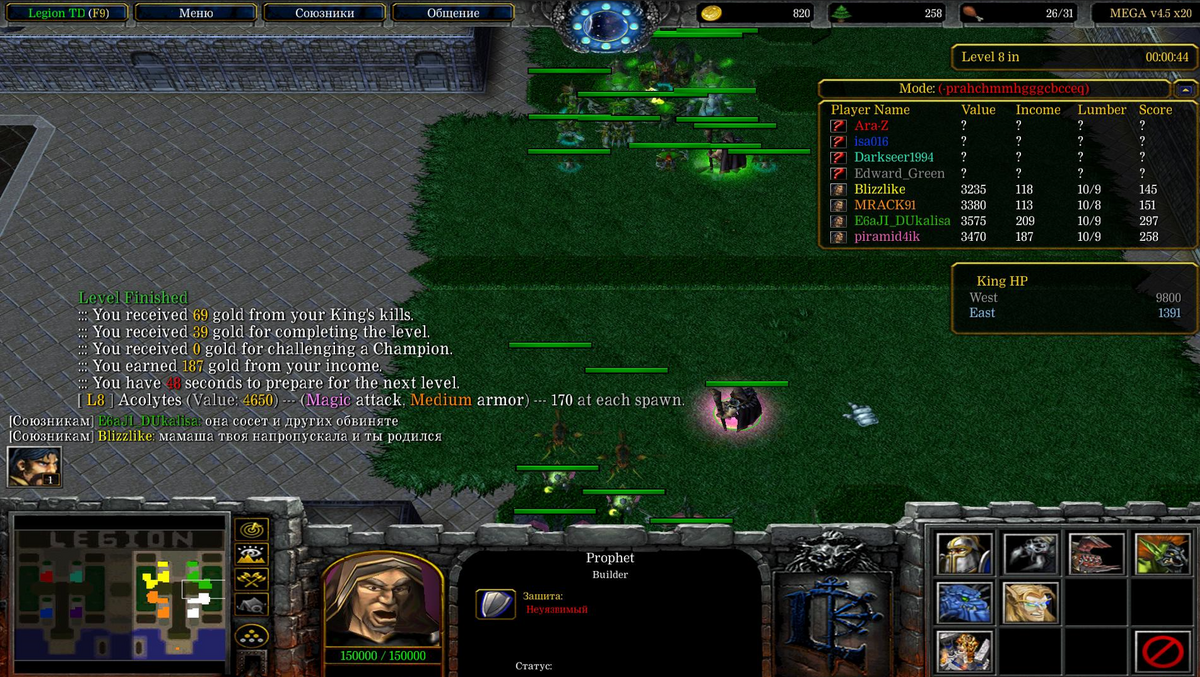Viewport: 1200px width, 677px height.
Task: Activate the minimap signal ping button
Action: (250, 530)
